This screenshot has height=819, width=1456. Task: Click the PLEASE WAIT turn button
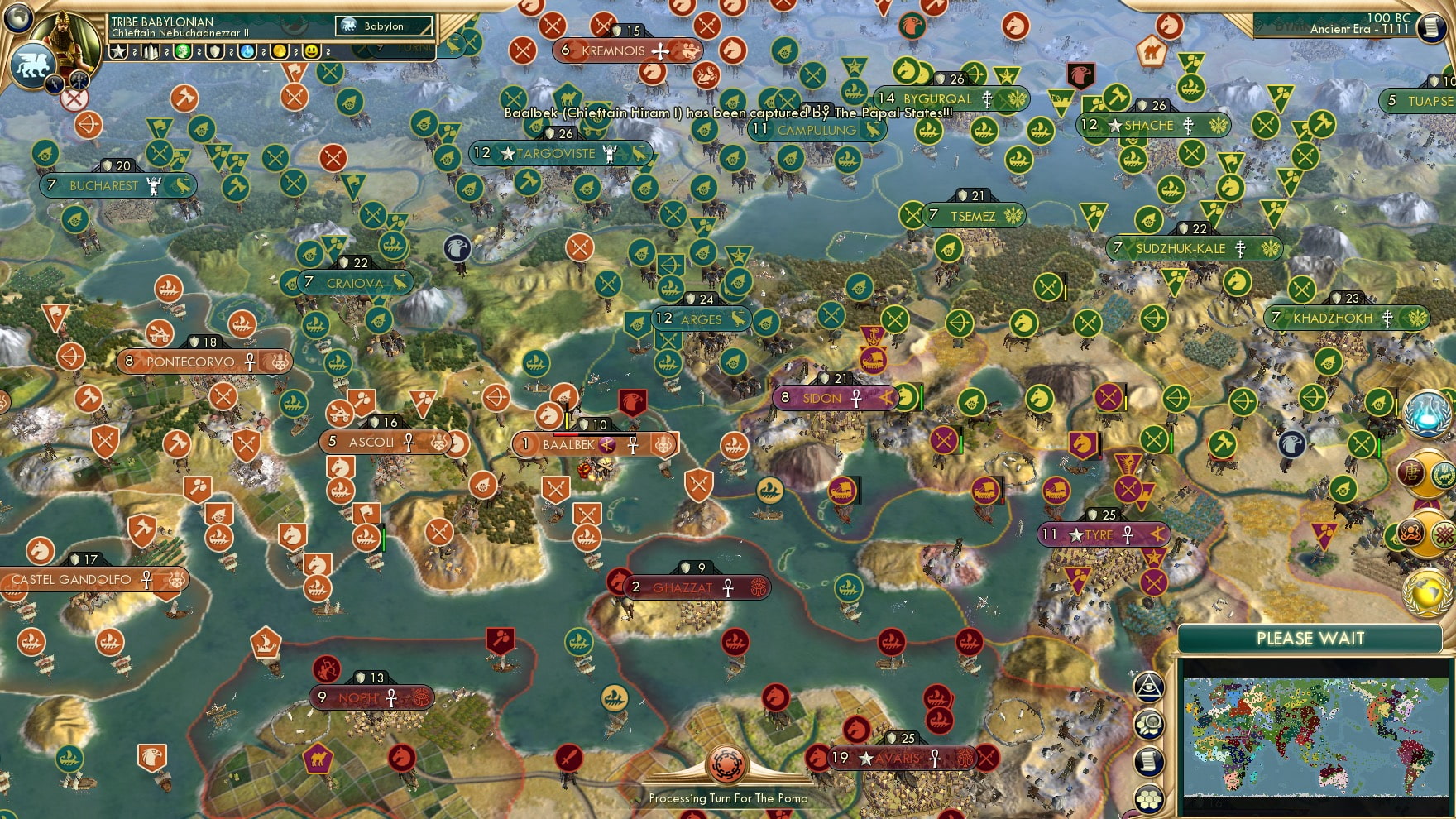tap(1310, 639)
